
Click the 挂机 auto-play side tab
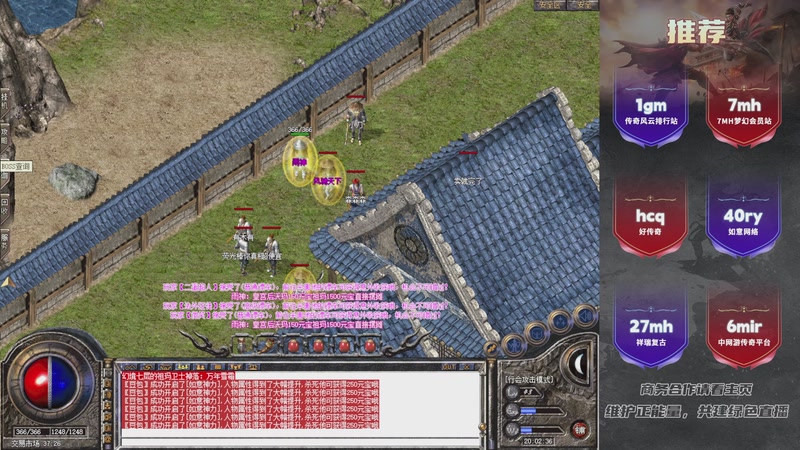point(5,100)
